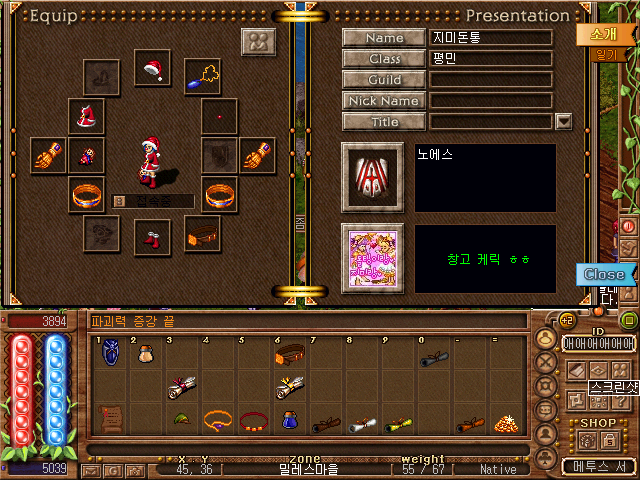Click the guild emblem portrait frame
Screen dimensions: 640x480
coord(372,177)
